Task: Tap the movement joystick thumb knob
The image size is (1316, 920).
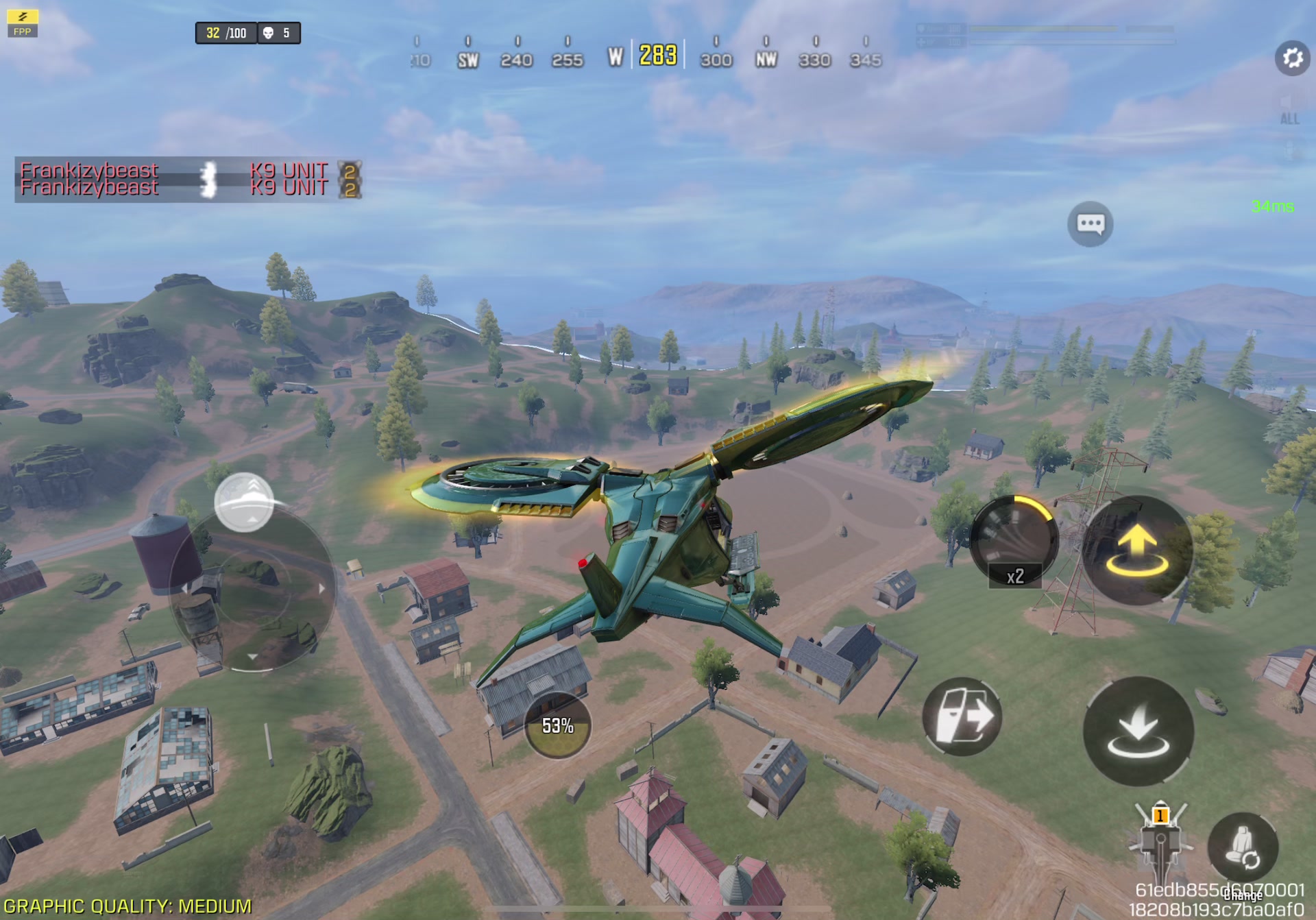Action: [244, 503]
